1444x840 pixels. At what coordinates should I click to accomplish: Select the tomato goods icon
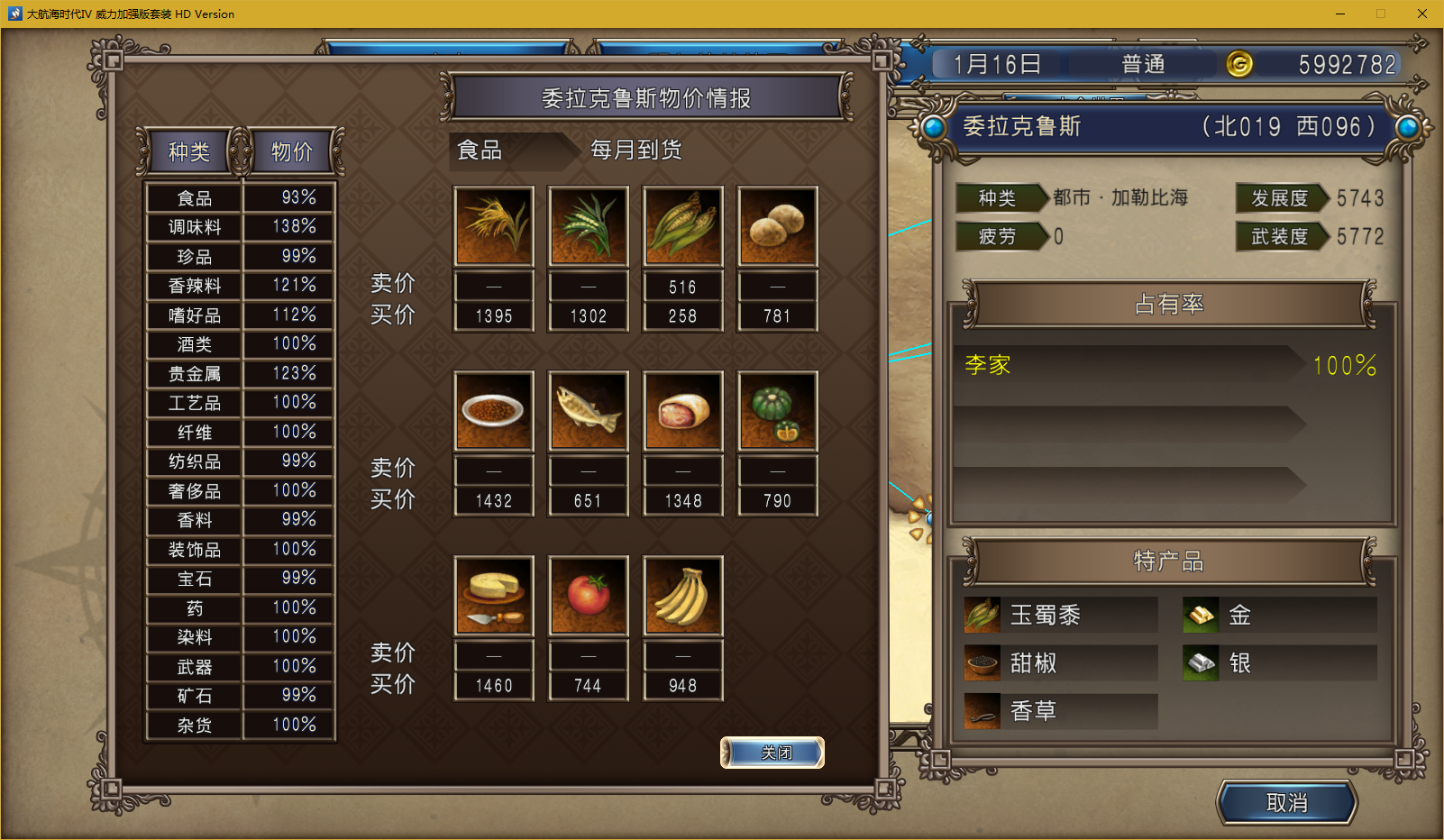point(589,596)
